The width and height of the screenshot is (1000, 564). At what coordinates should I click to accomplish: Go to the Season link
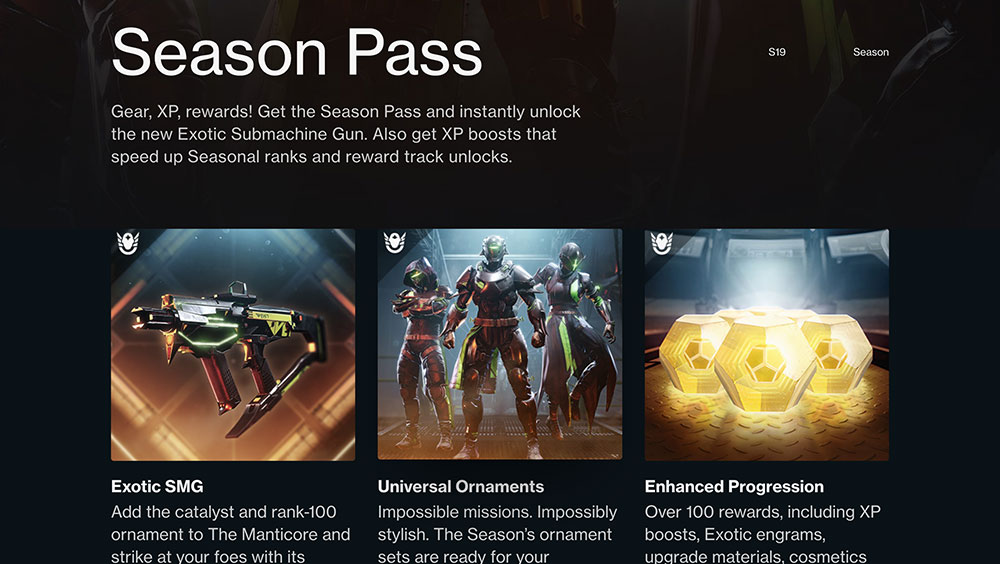[x=870, y=52]
